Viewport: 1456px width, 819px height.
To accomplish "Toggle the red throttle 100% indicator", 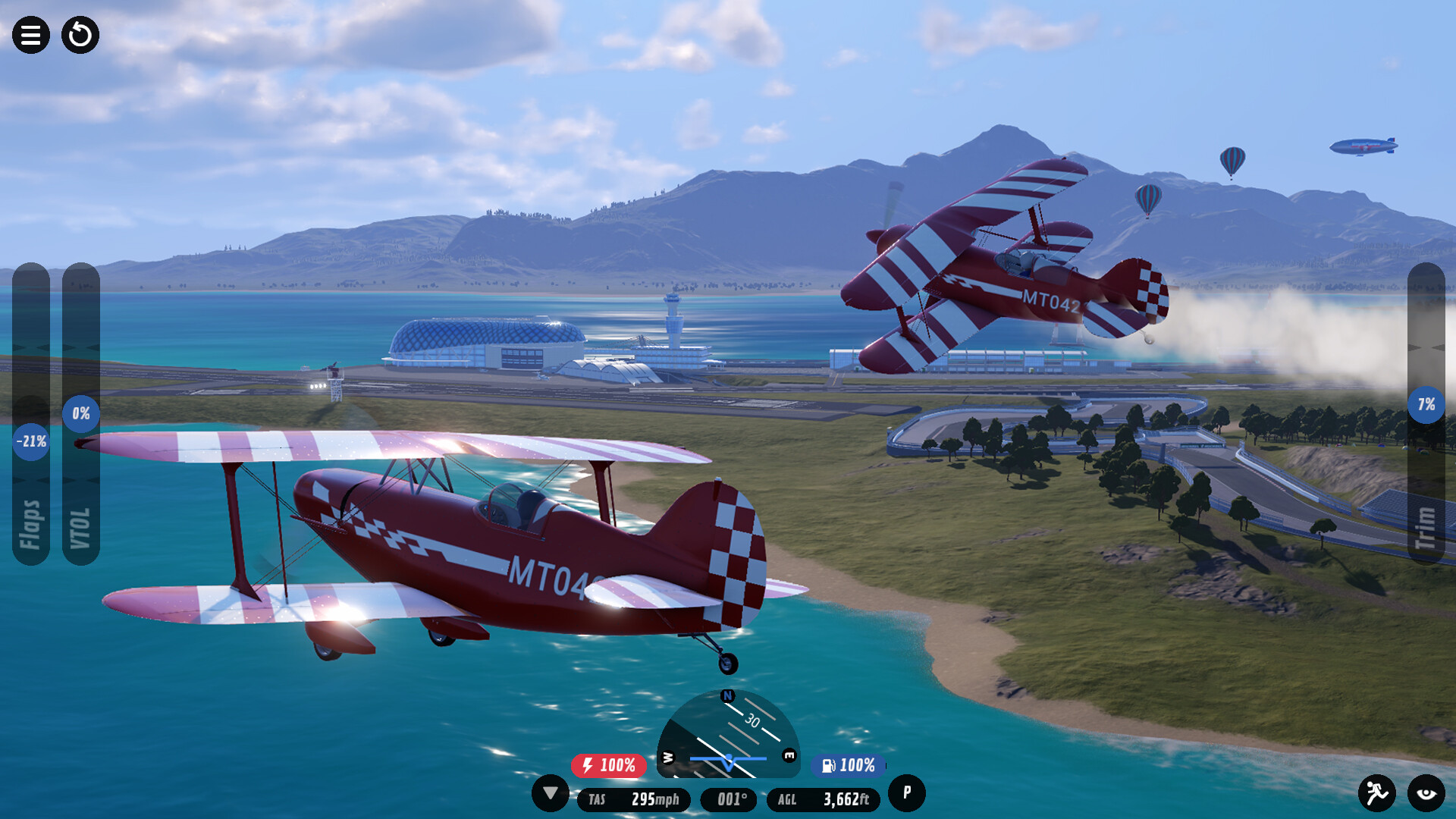I will (x=609, y=765).
